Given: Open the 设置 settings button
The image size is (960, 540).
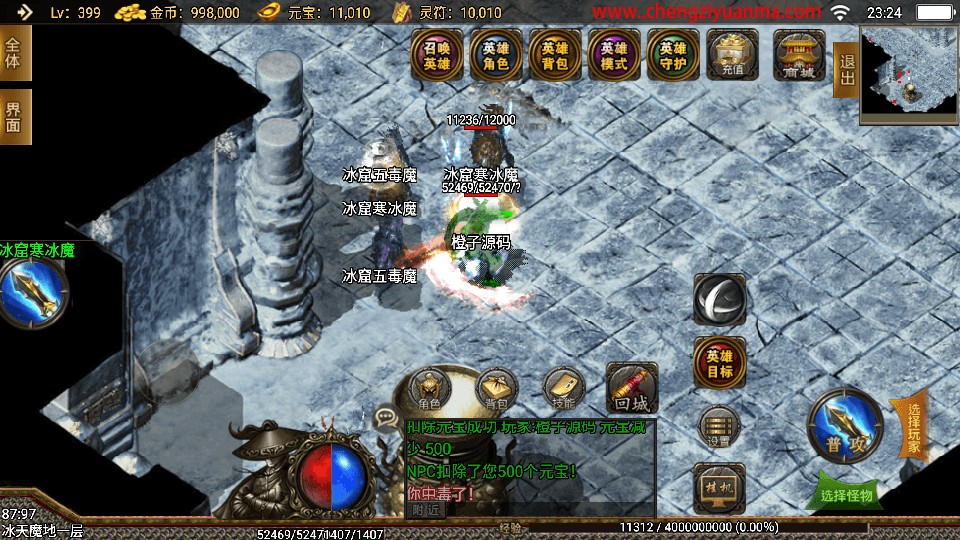Looking at the screenshot, I should [719, 427].
